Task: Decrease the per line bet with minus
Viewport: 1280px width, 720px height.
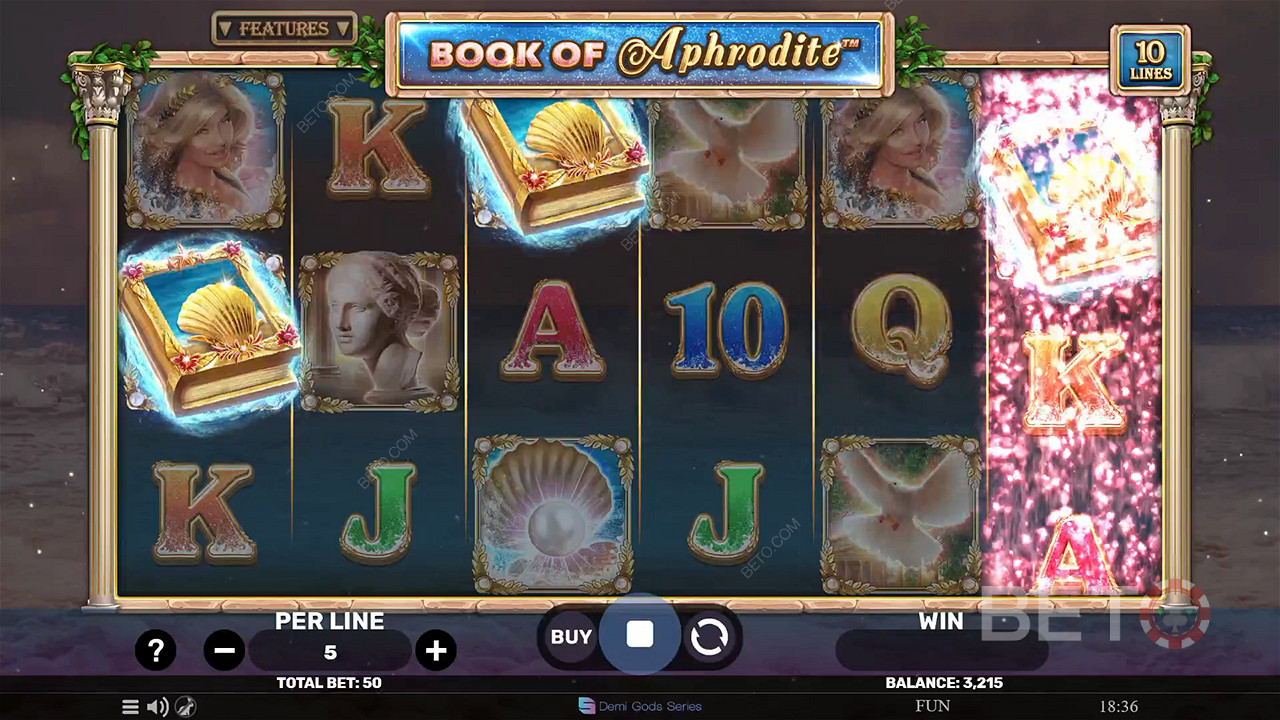Action: coord(224,651)
